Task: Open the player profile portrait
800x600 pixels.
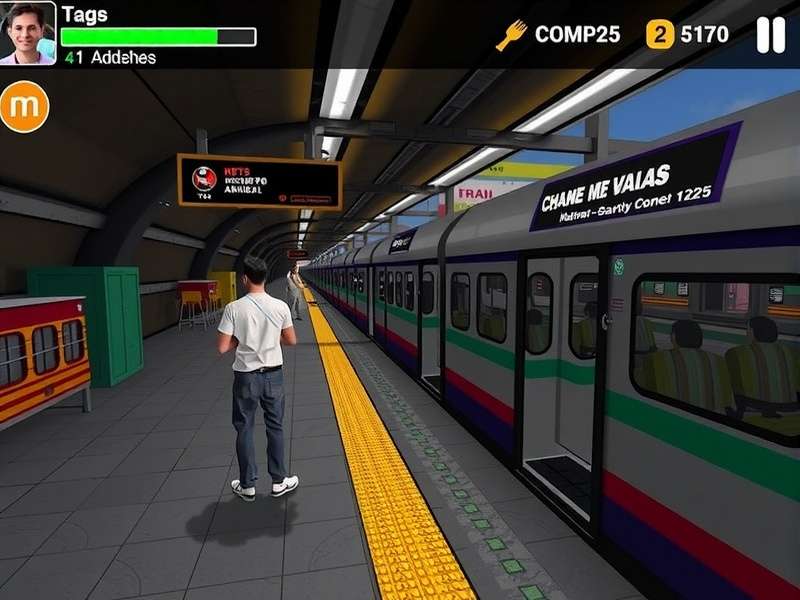Action: click(x=28, y=32)
